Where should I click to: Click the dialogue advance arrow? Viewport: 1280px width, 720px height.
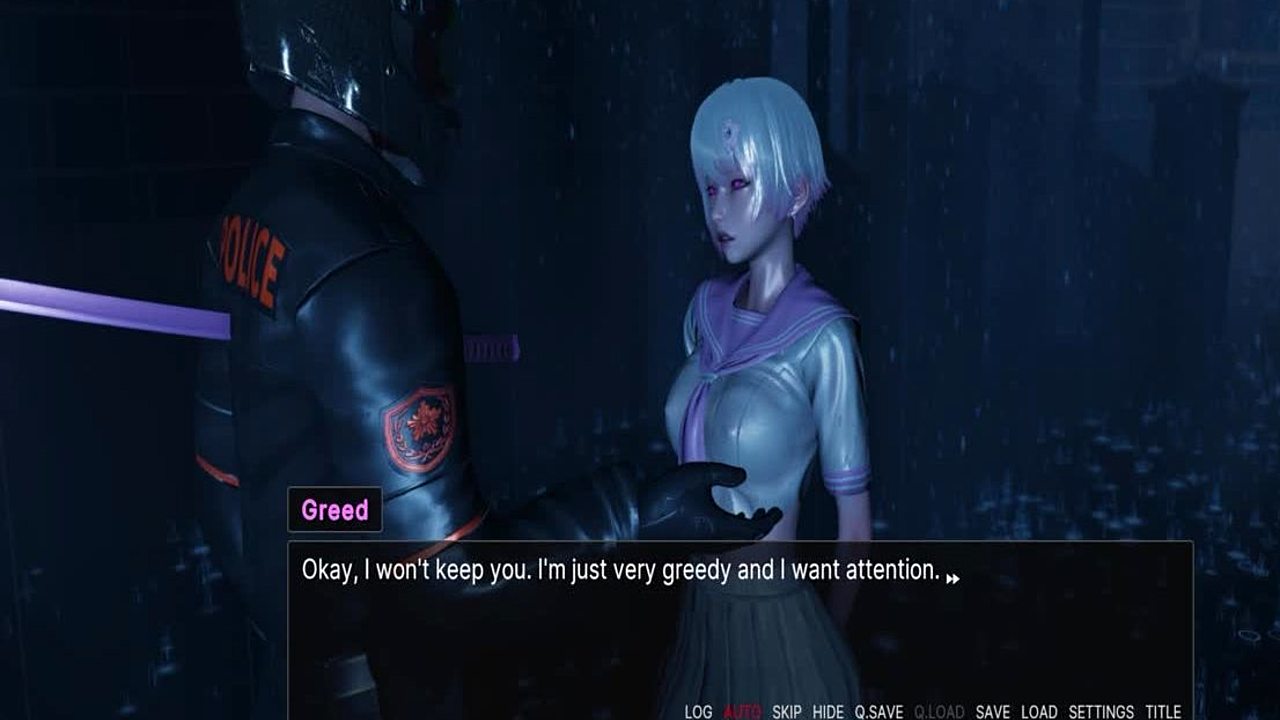pos(953,578)
